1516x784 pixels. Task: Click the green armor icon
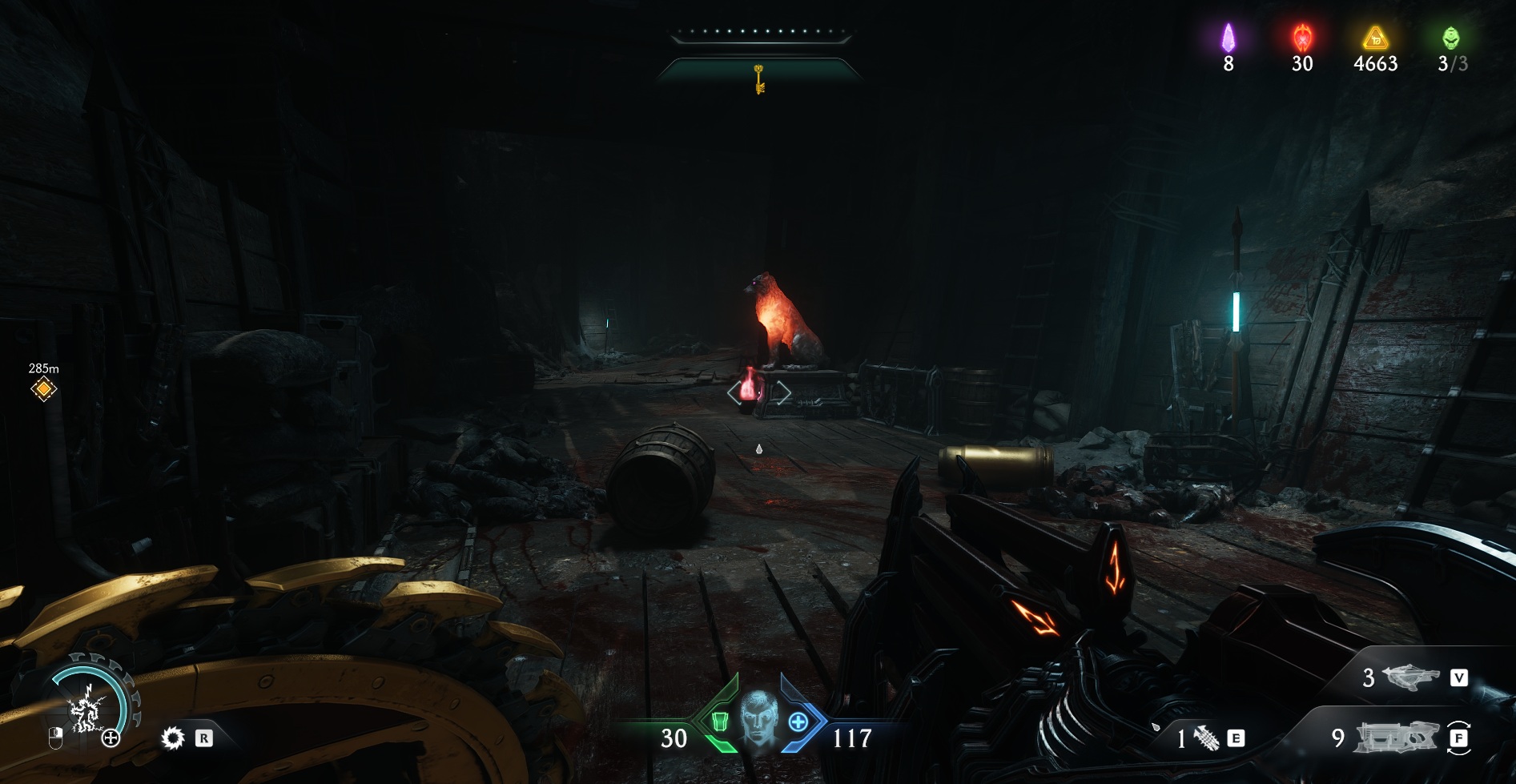(719, 722)
